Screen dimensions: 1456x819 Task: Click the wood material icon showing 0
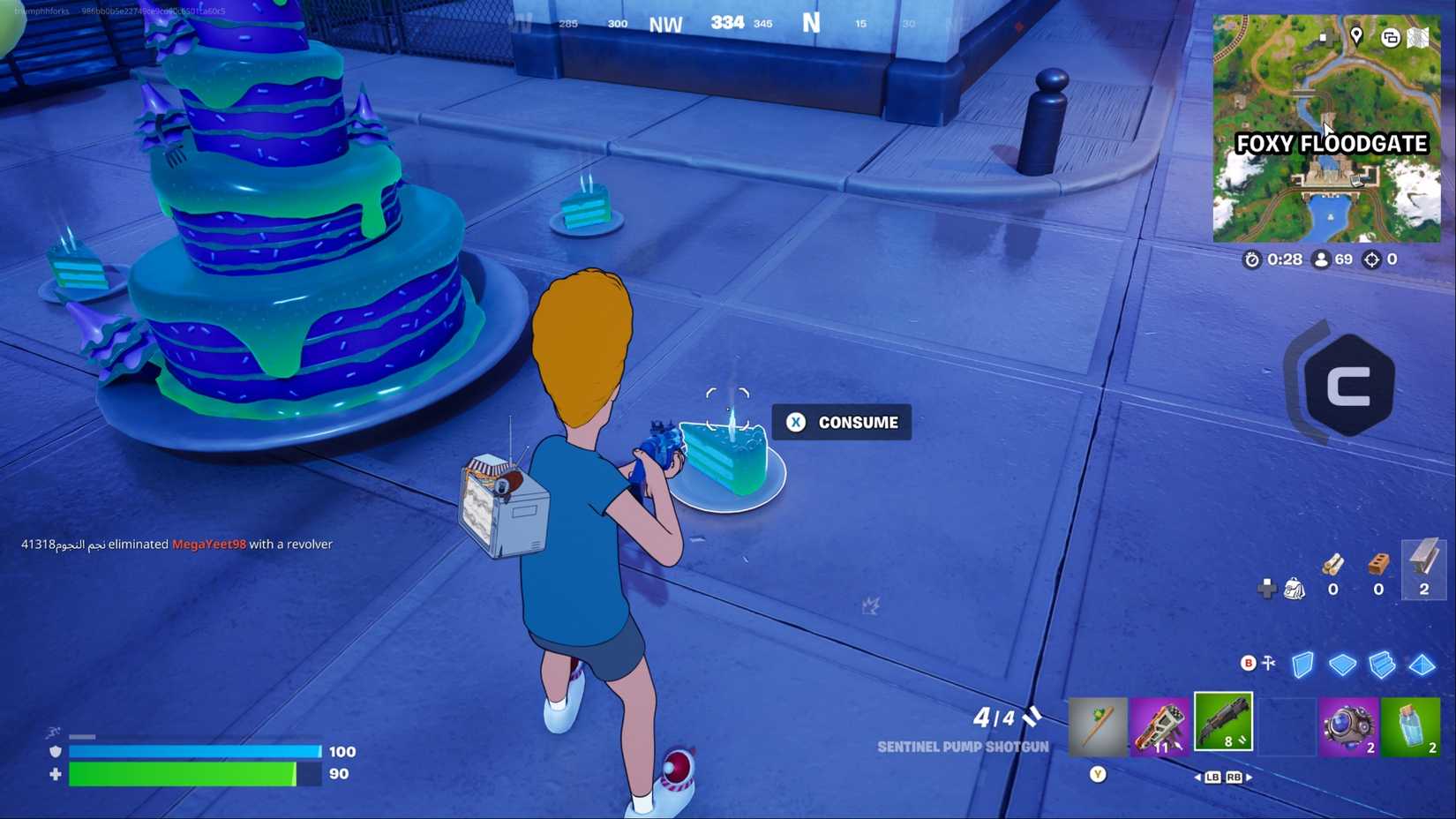tap(1333, 569)
